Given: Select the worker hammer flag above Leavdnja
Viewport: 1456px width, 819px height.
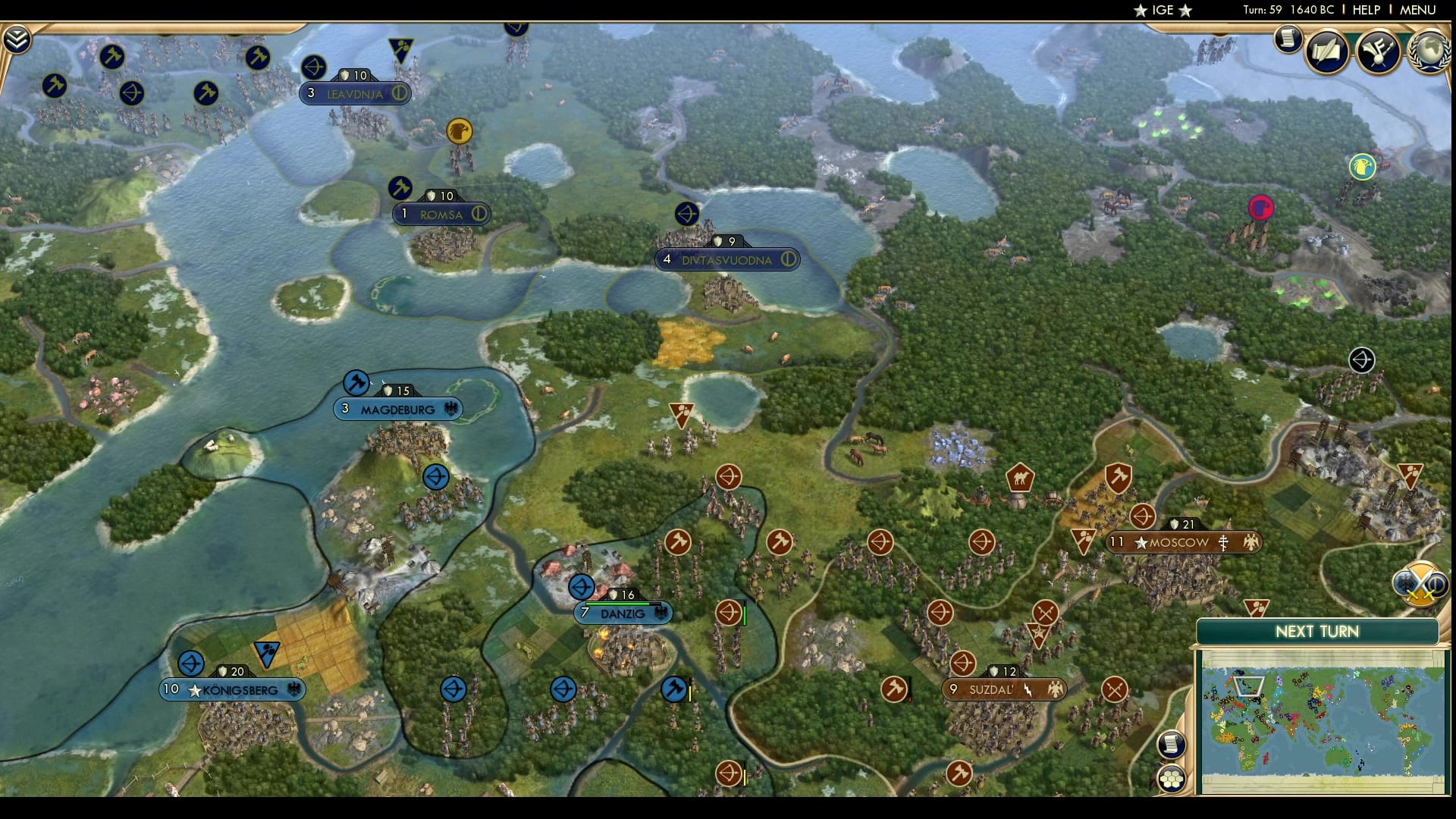Looking at the screenshot, I should pos(257,57).
